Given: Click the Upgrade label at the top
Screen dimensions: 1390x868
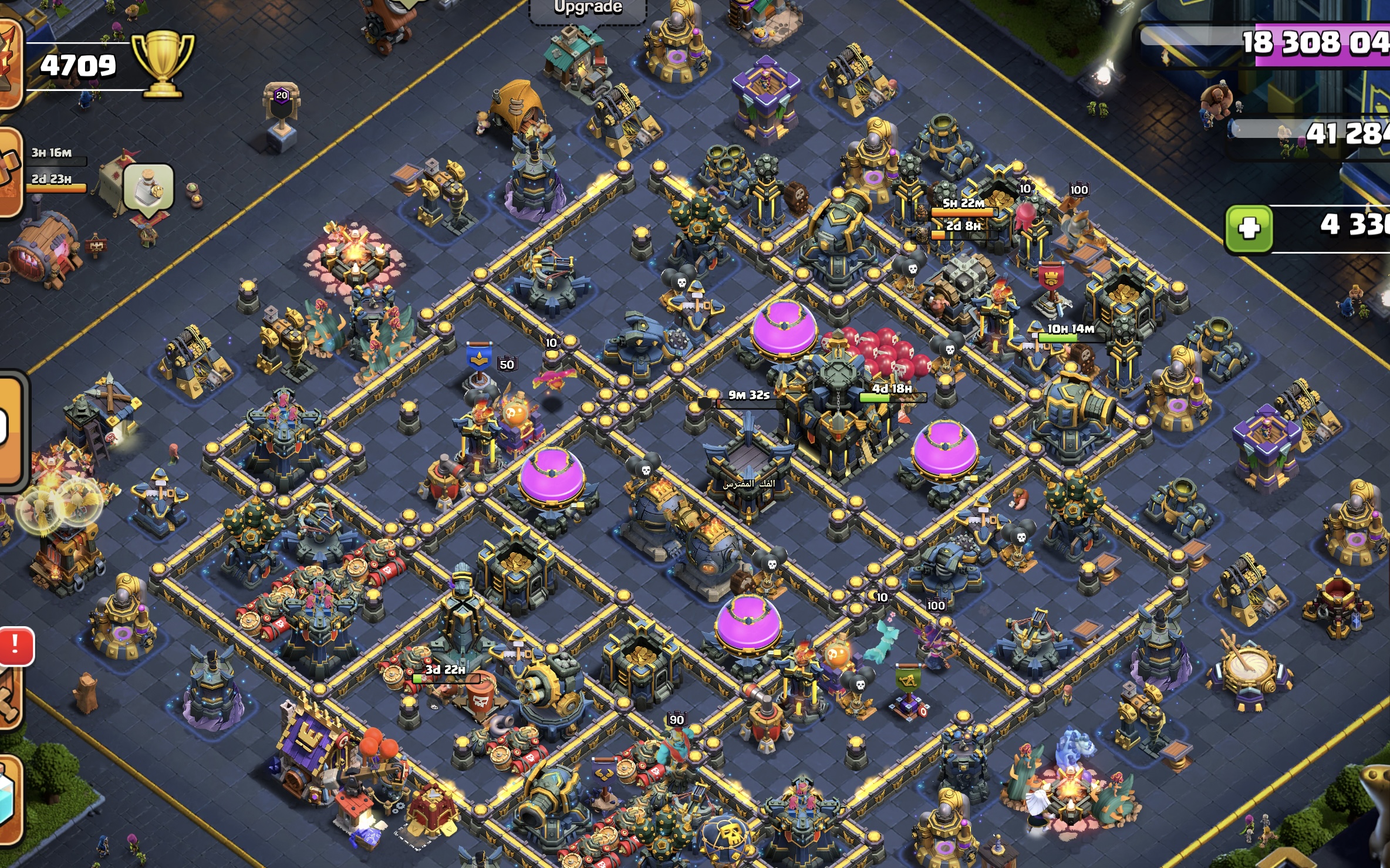Looking at the screenshot, I should (x=588, y=8).
